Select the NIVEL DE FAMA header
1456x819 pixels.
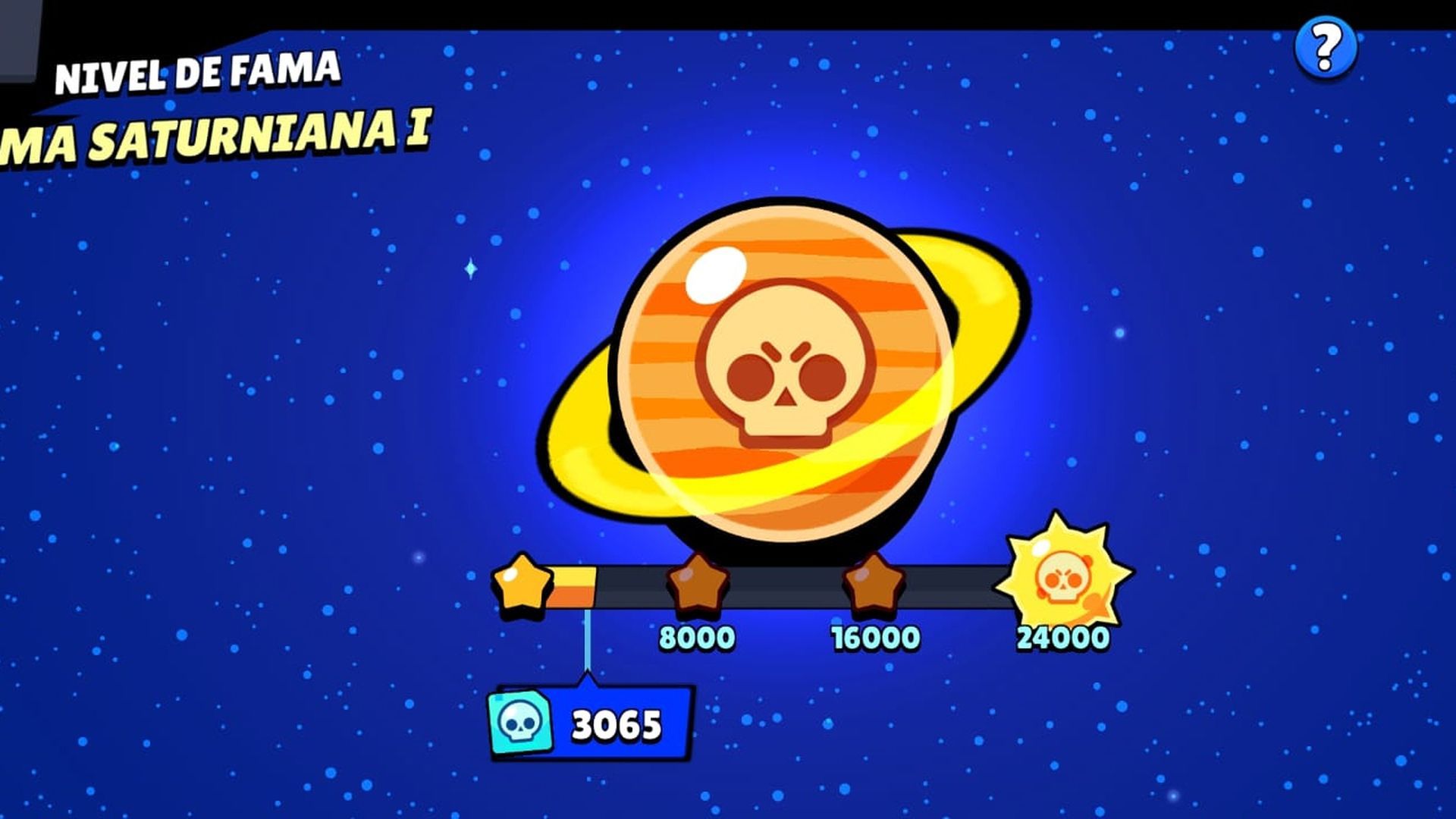coord(199,74)
